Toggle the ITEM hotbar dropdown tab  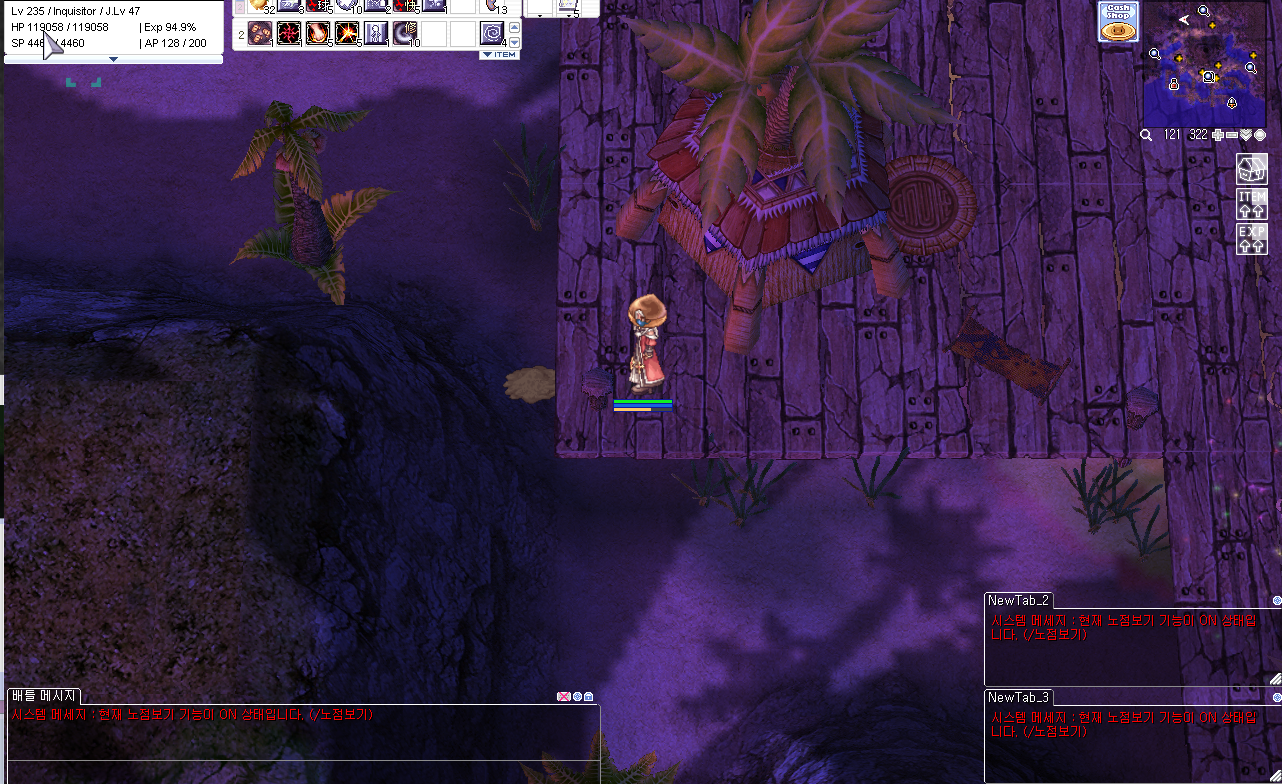(x=499, y=55)
